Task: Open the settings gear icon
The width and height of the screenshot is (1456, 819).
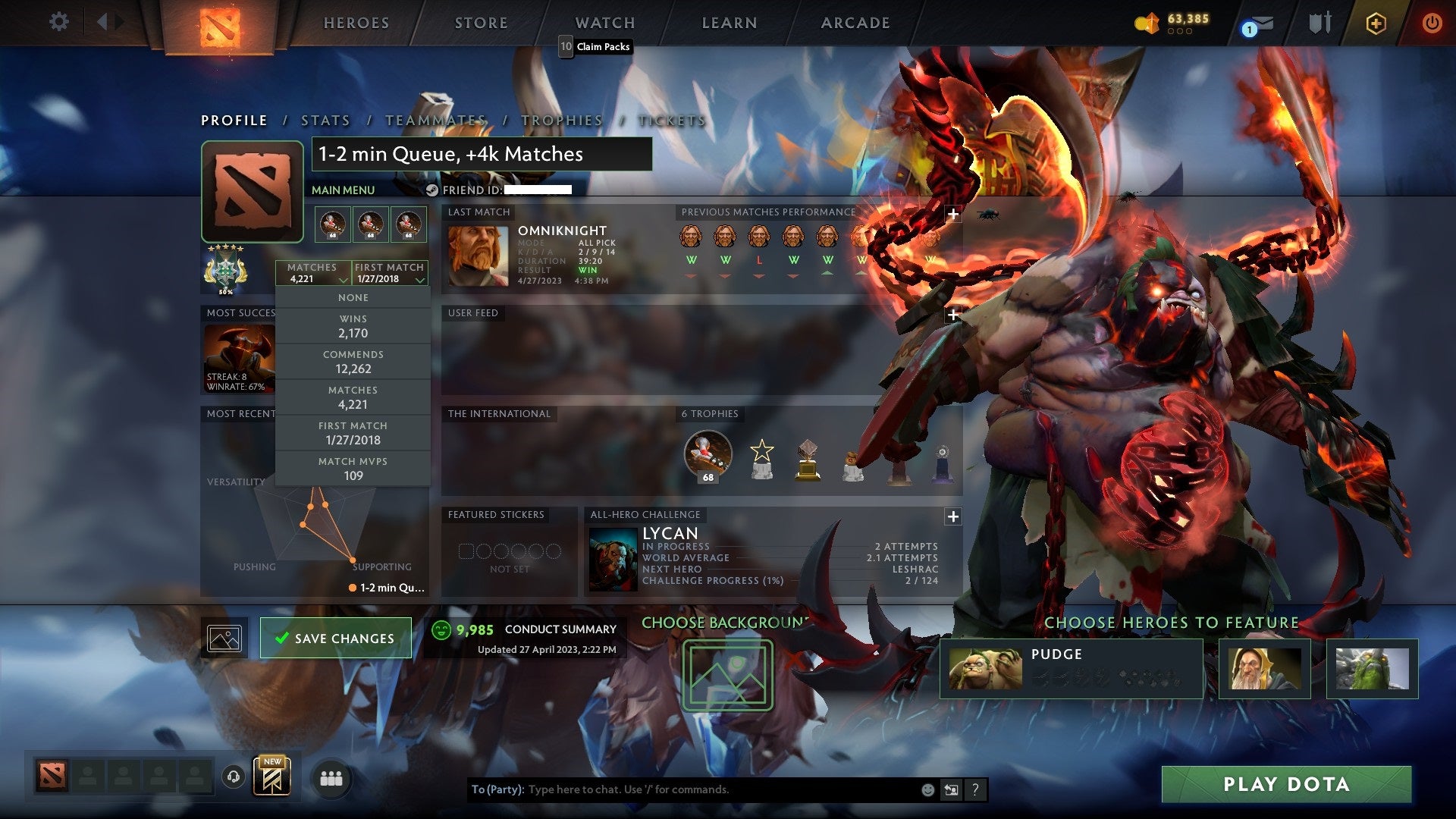Action: [x=58, y=22]
